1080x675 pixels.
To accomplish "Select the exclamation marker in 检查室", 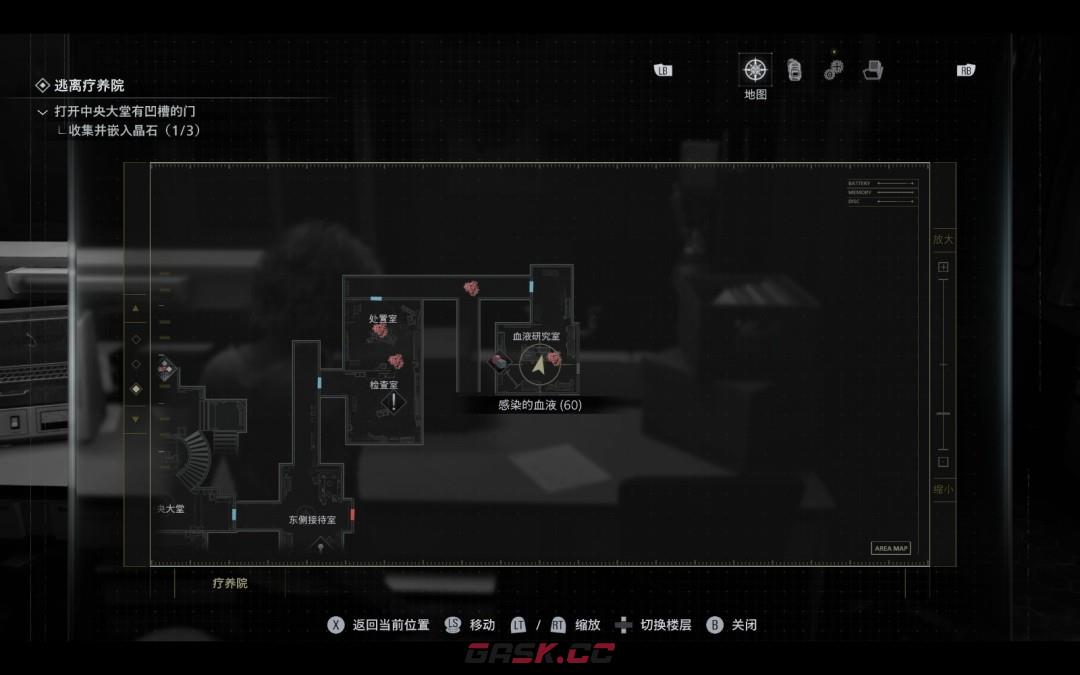I will [395, 402].
